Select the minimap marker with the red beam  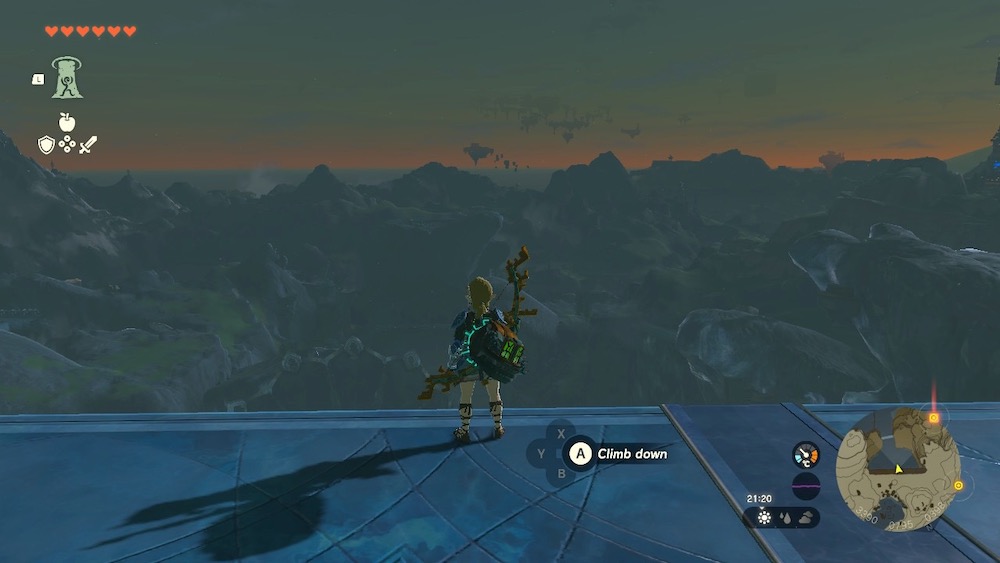[x=933, y=418]
